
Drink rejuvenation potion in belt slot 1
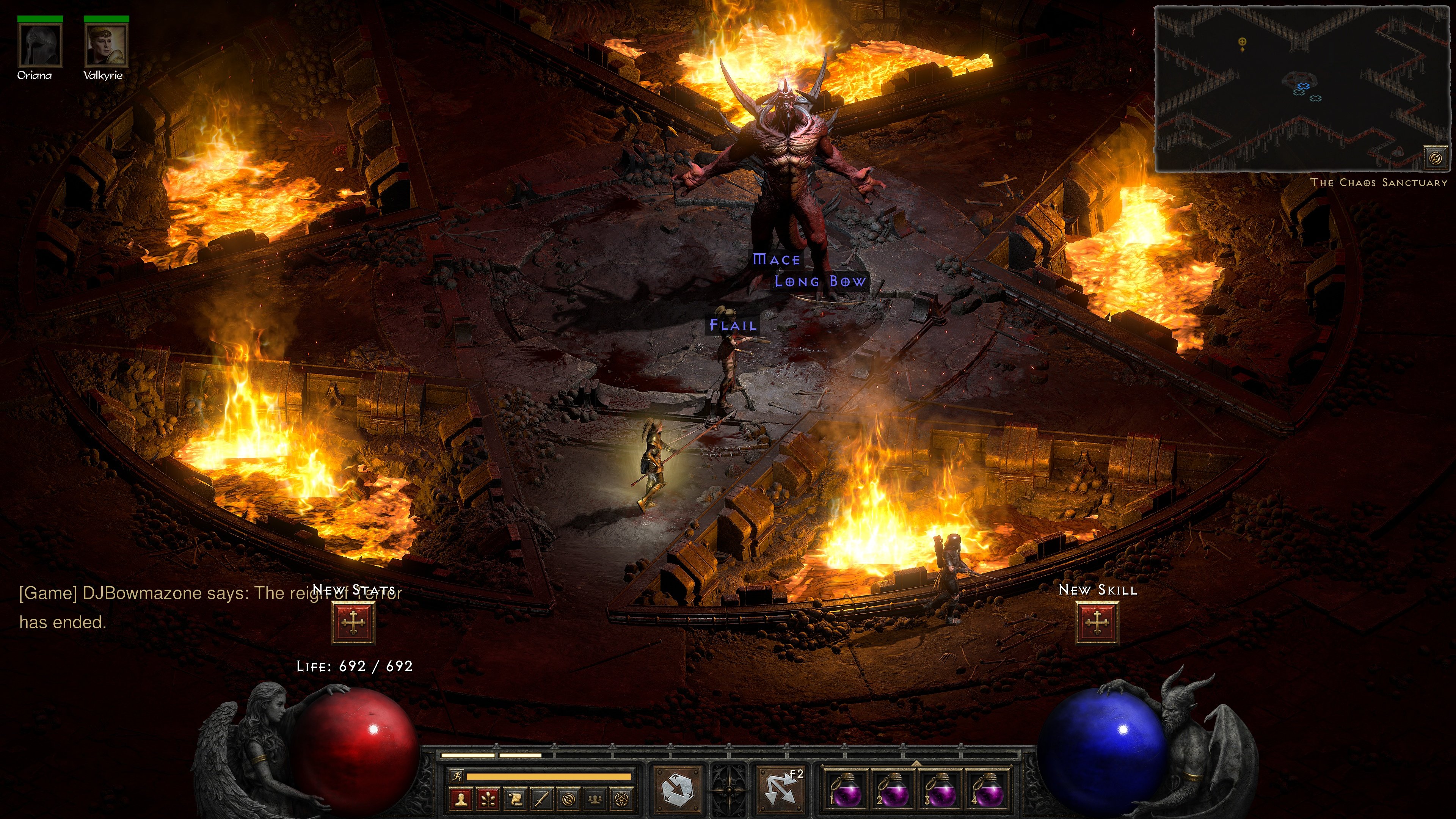coord(846,792)
